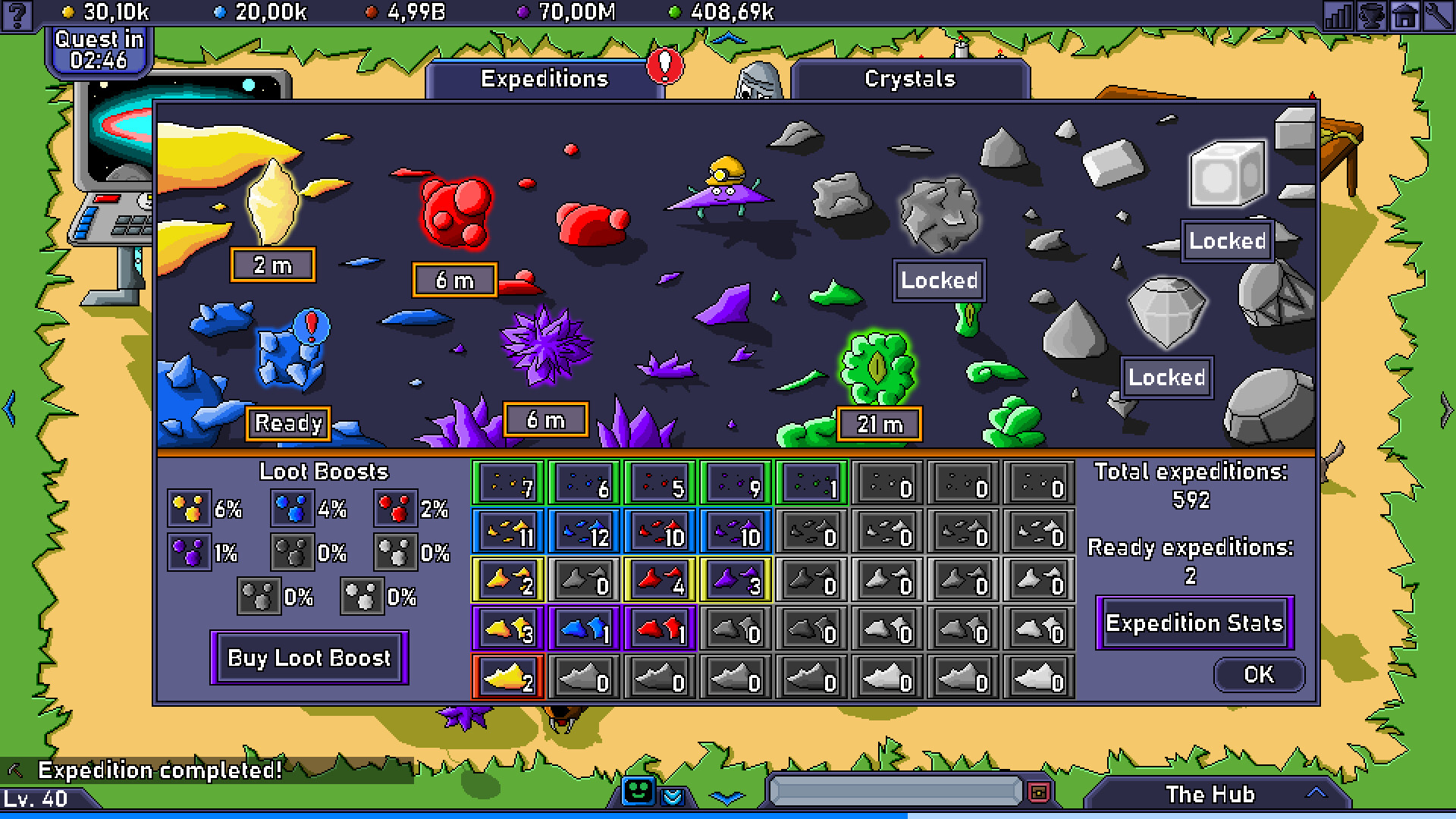Collect the Ready blue crystal expedition
Screen dimensions: 1456x819
click(288, 423)
